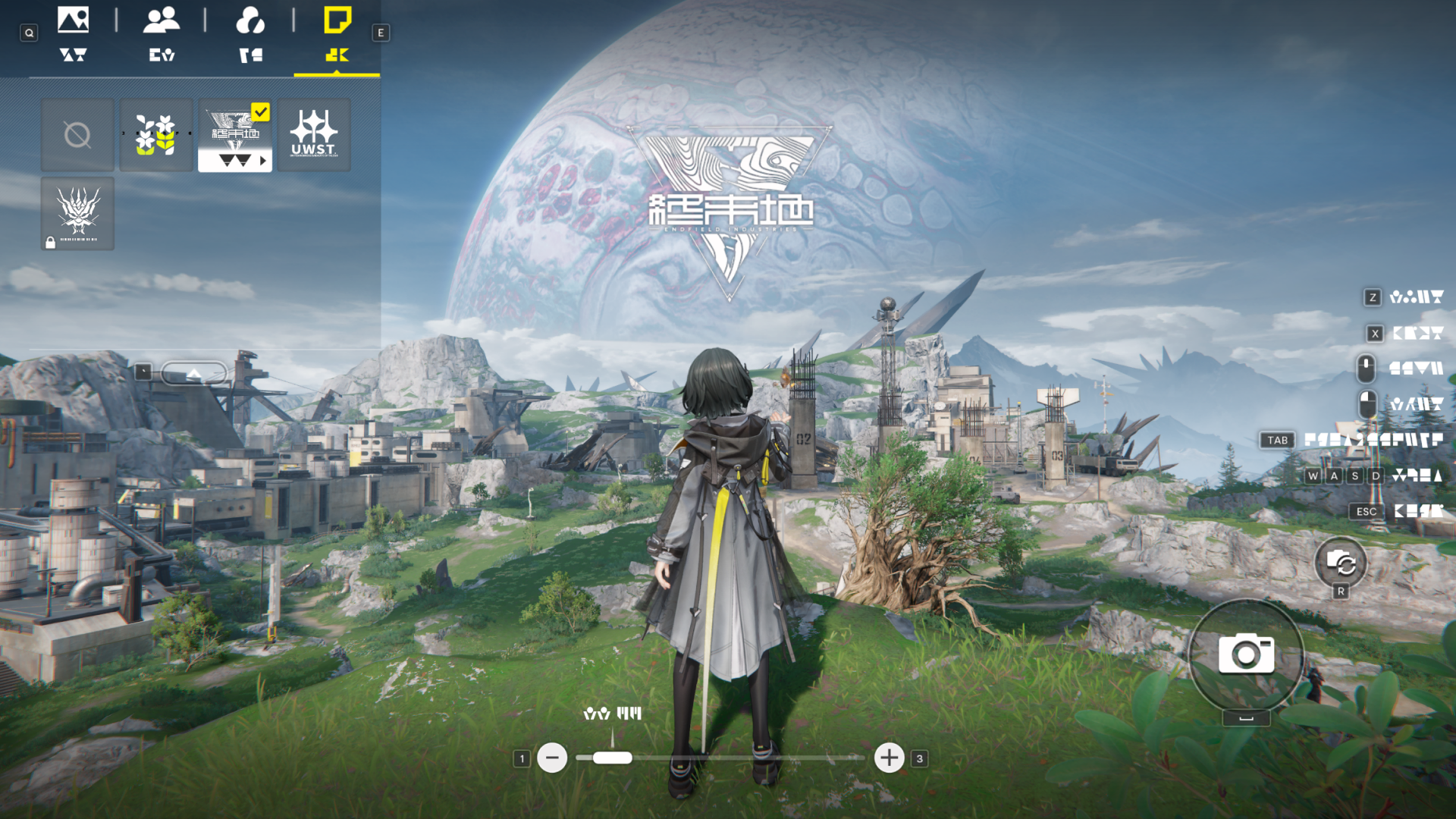Flip the camera with the switch-camera icon

point(1340,563)
